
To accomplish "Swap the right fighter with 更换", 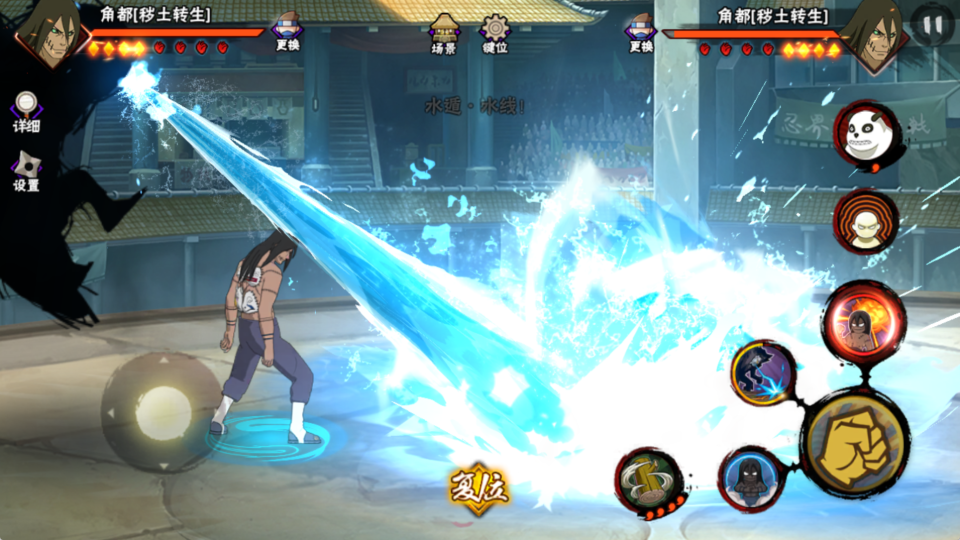I will pos(641,31).
